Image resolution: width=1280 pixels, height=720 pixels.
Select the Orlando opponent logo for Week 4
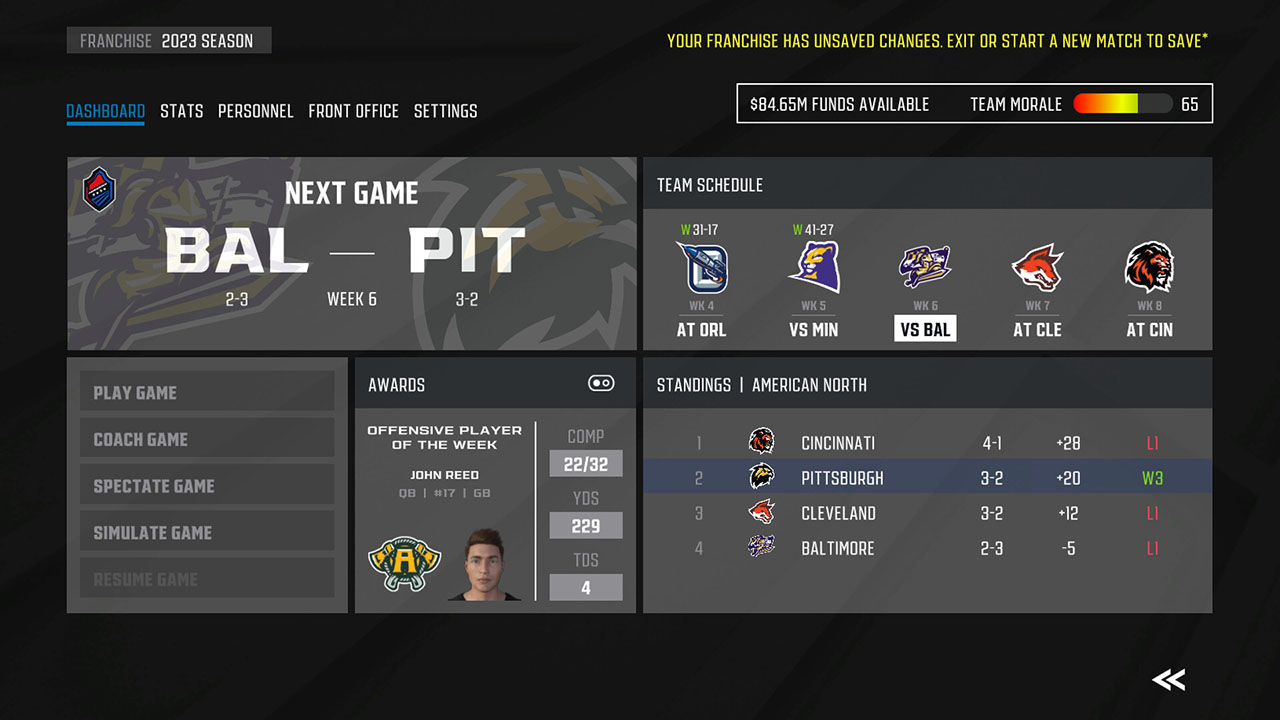point(701,268)
